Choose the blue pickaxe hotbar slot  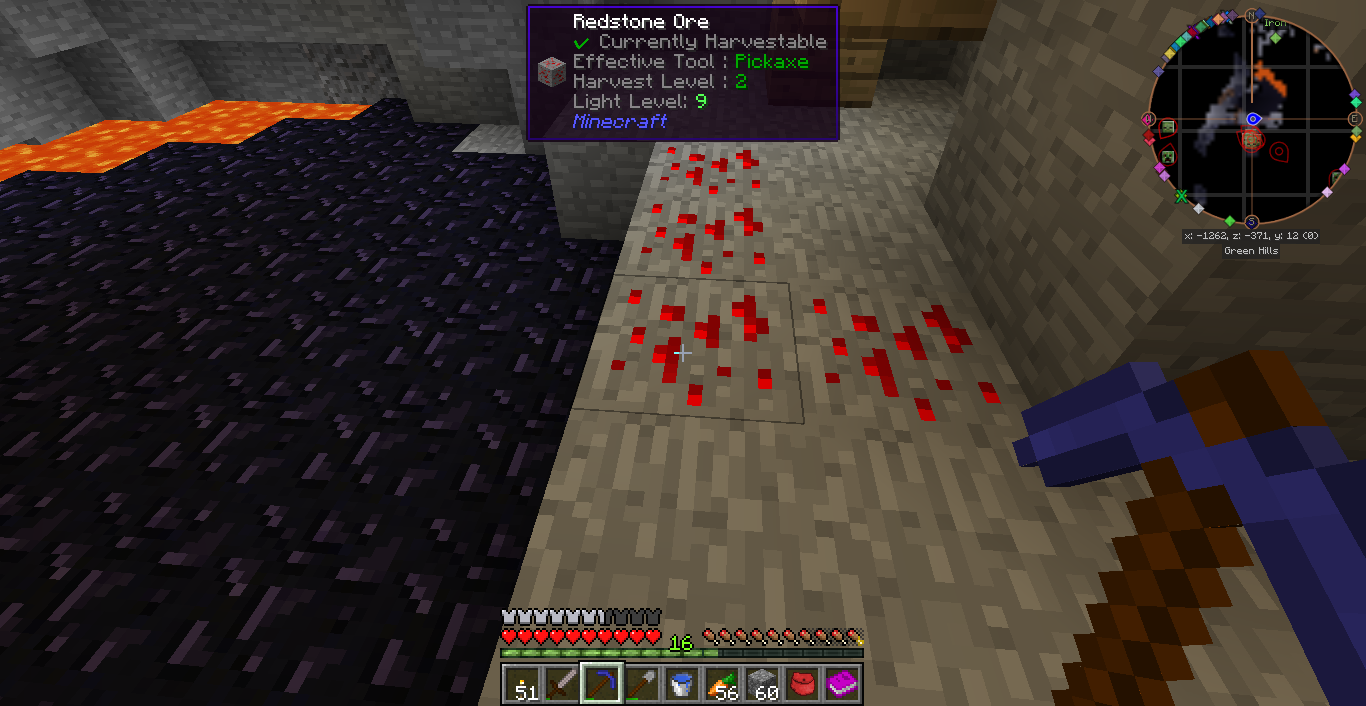[x=602, y=684]
